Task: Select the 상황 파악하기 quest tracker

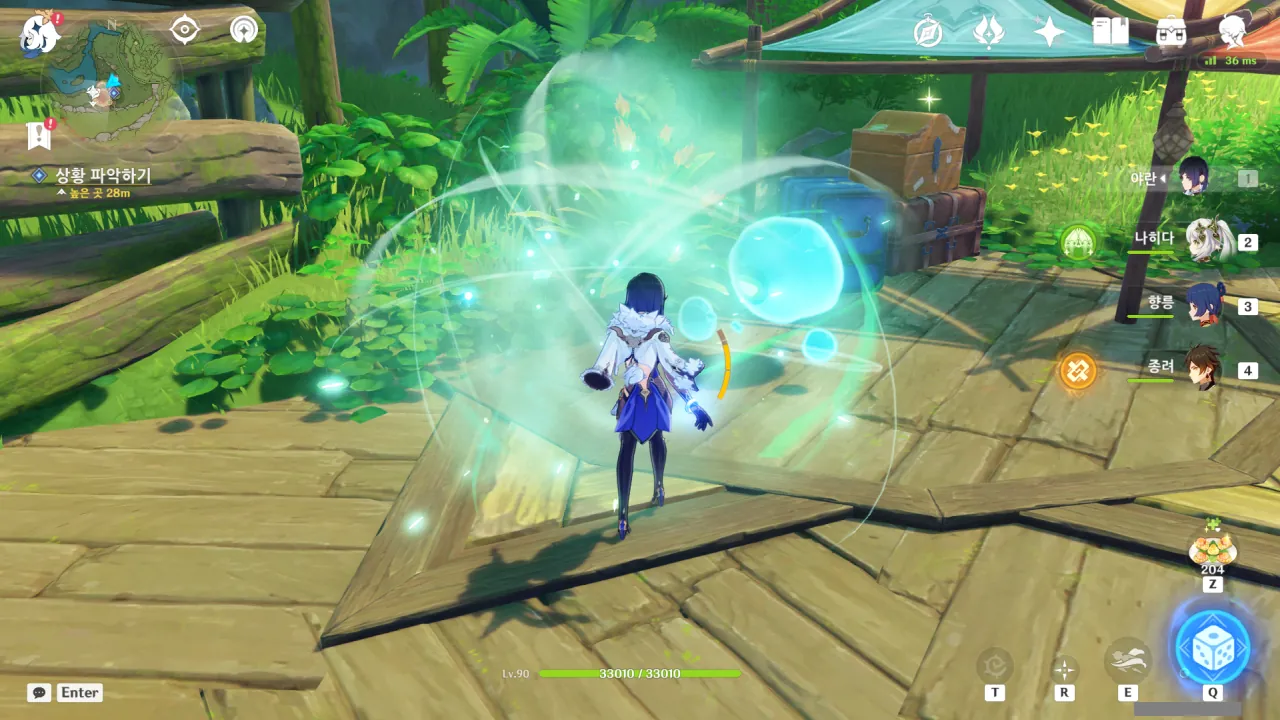Action: click(102, 176)
